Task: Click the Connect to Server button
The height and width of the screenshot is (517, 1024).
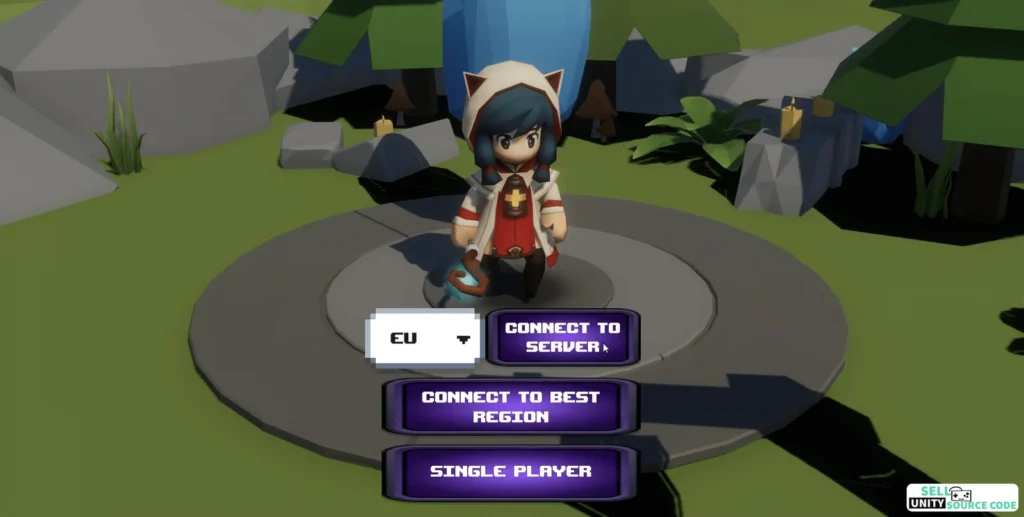Action: [562, 337]
